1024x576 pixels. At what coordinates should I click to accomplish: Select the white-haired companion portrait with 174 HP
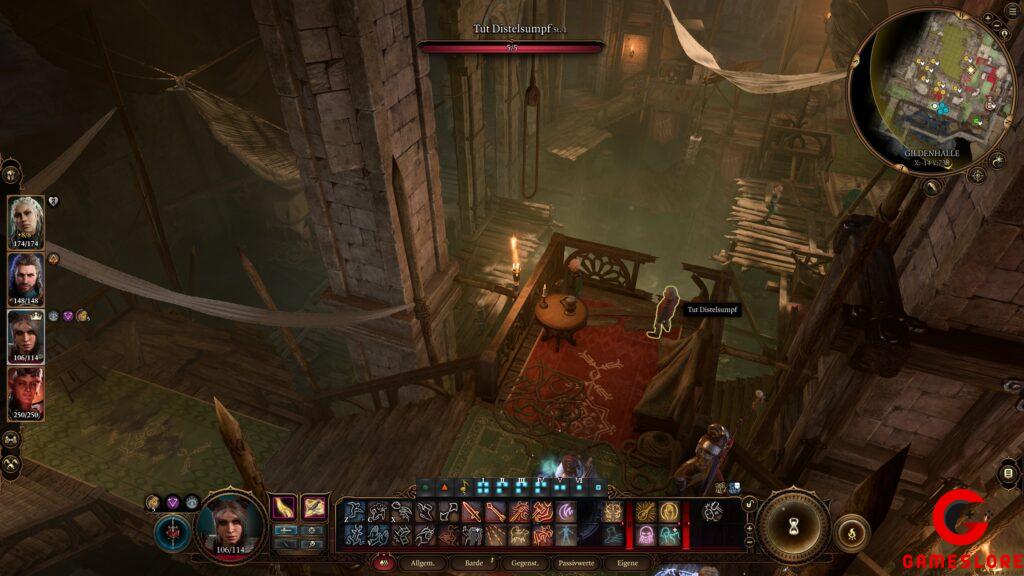click(x=26, y=218)
